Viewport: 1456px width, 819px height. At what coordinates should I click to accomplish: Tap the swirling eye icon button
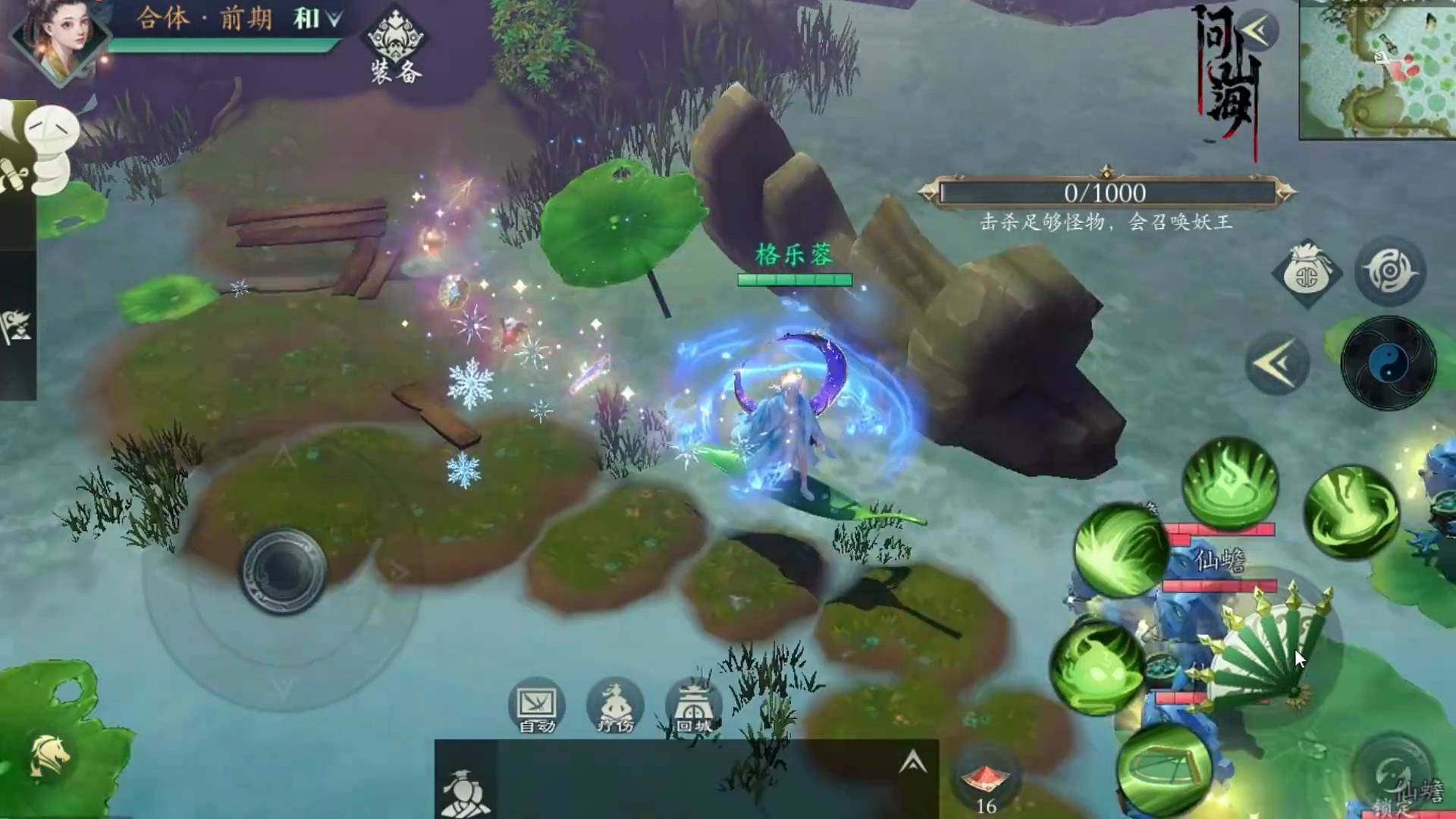[1390, 271]
